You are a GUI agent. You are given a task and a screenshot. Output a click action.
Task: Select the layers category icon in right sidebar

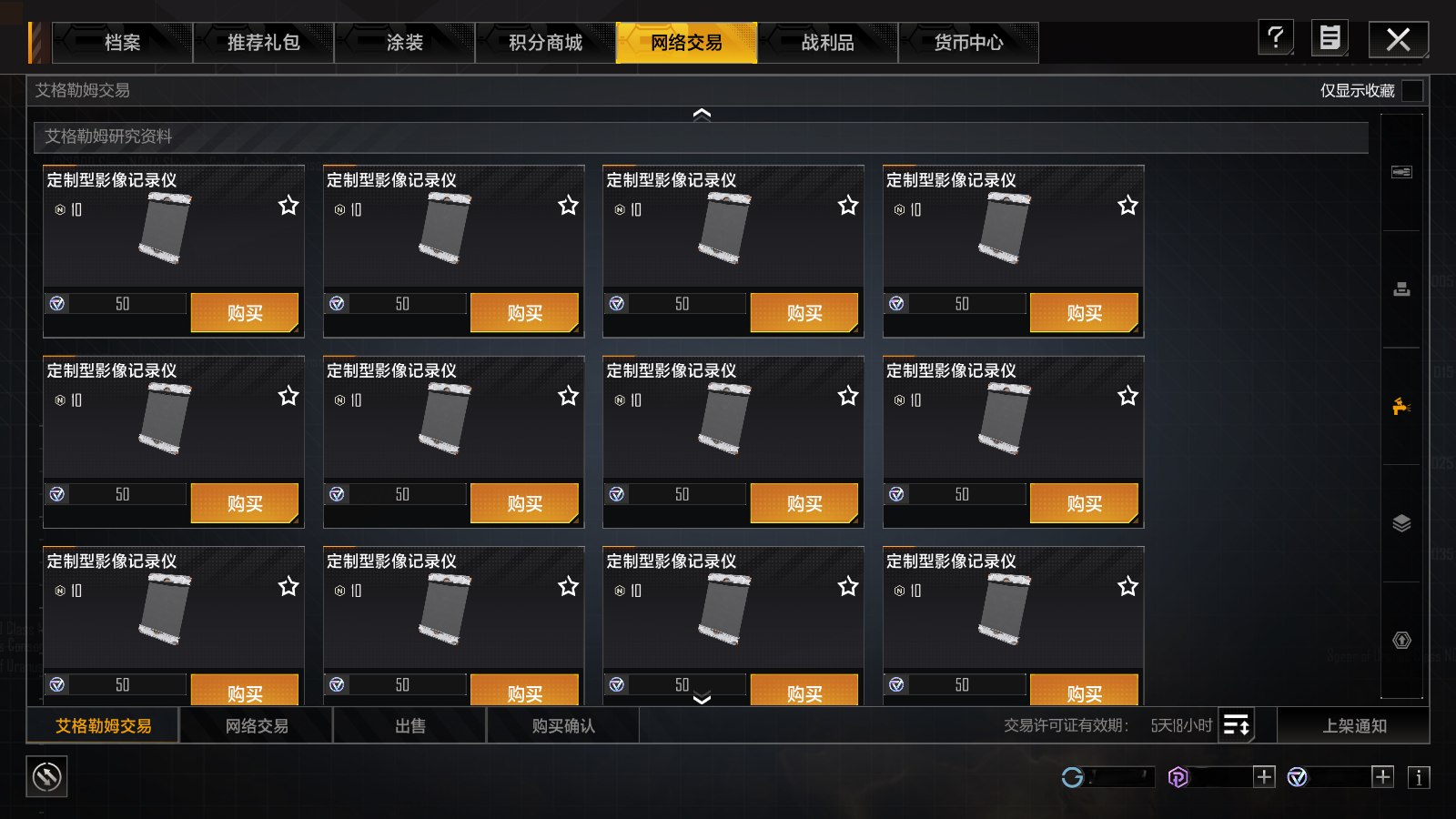[x=1401, y=523]
